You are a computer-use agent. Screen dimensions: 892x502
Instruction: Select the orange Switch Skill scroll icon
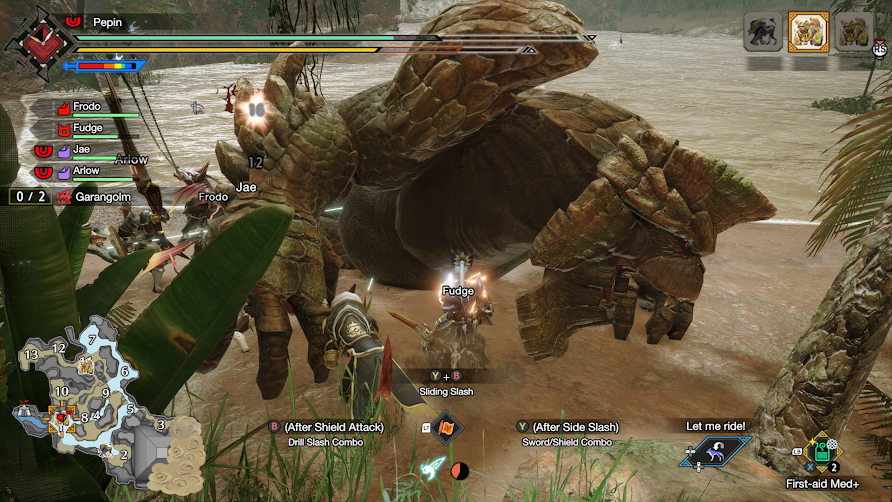(x=446, y=428)
